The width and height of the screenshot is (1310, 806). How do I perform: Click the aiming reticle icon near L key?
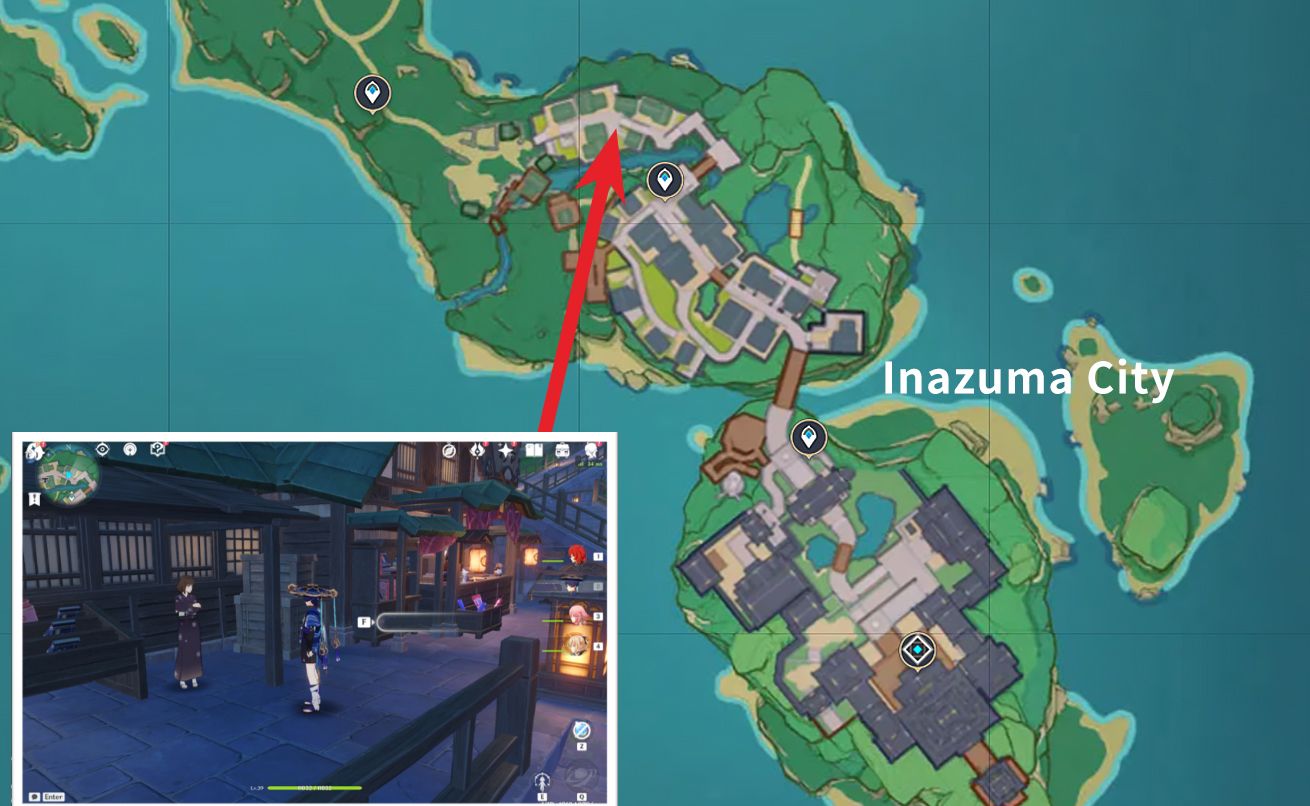pyautogui.click(x=543, y=781)
